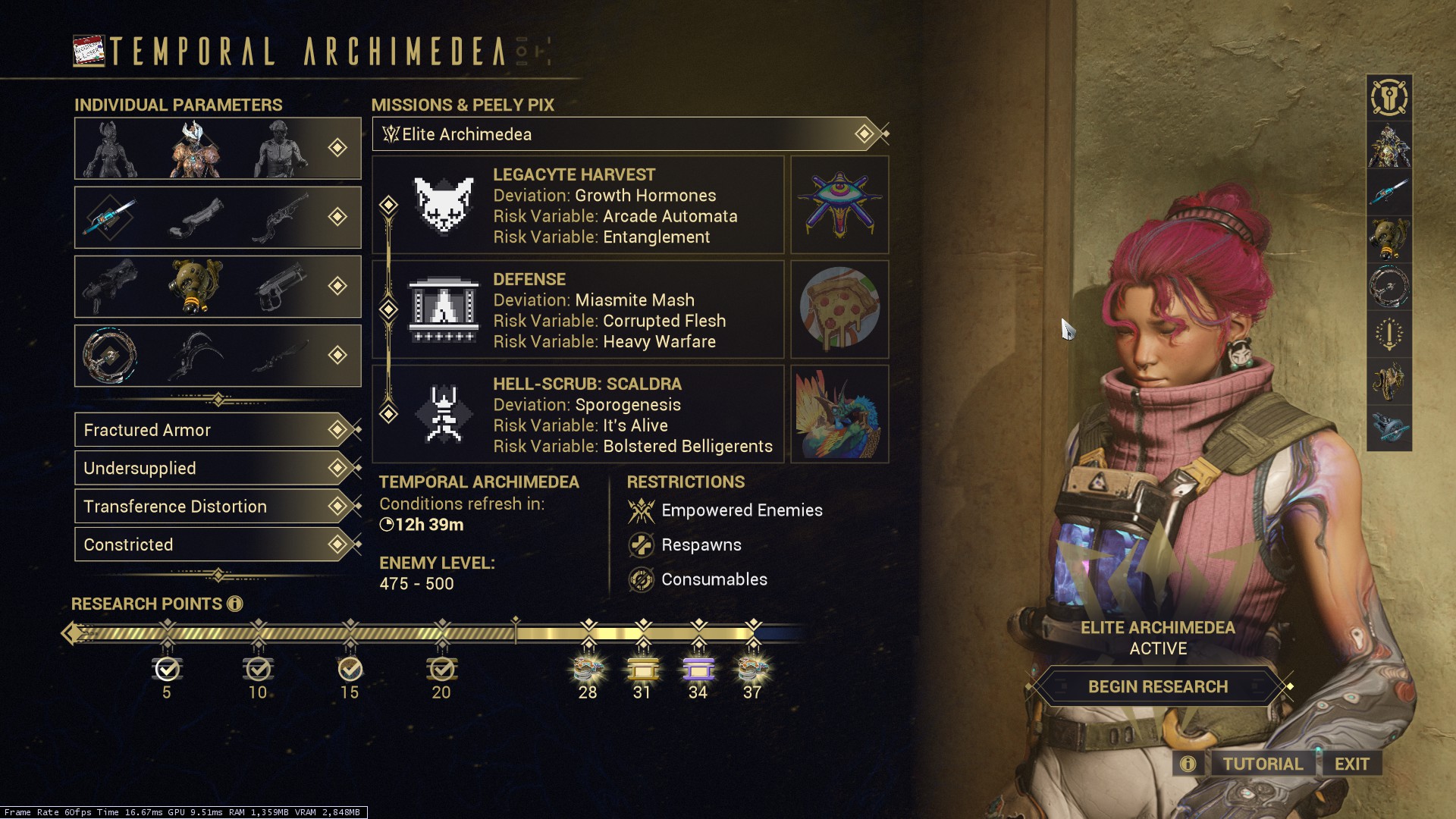Open the top emblem icon in sidebar
This screenshot has width=1456, height=819.
coord(1389,98)
